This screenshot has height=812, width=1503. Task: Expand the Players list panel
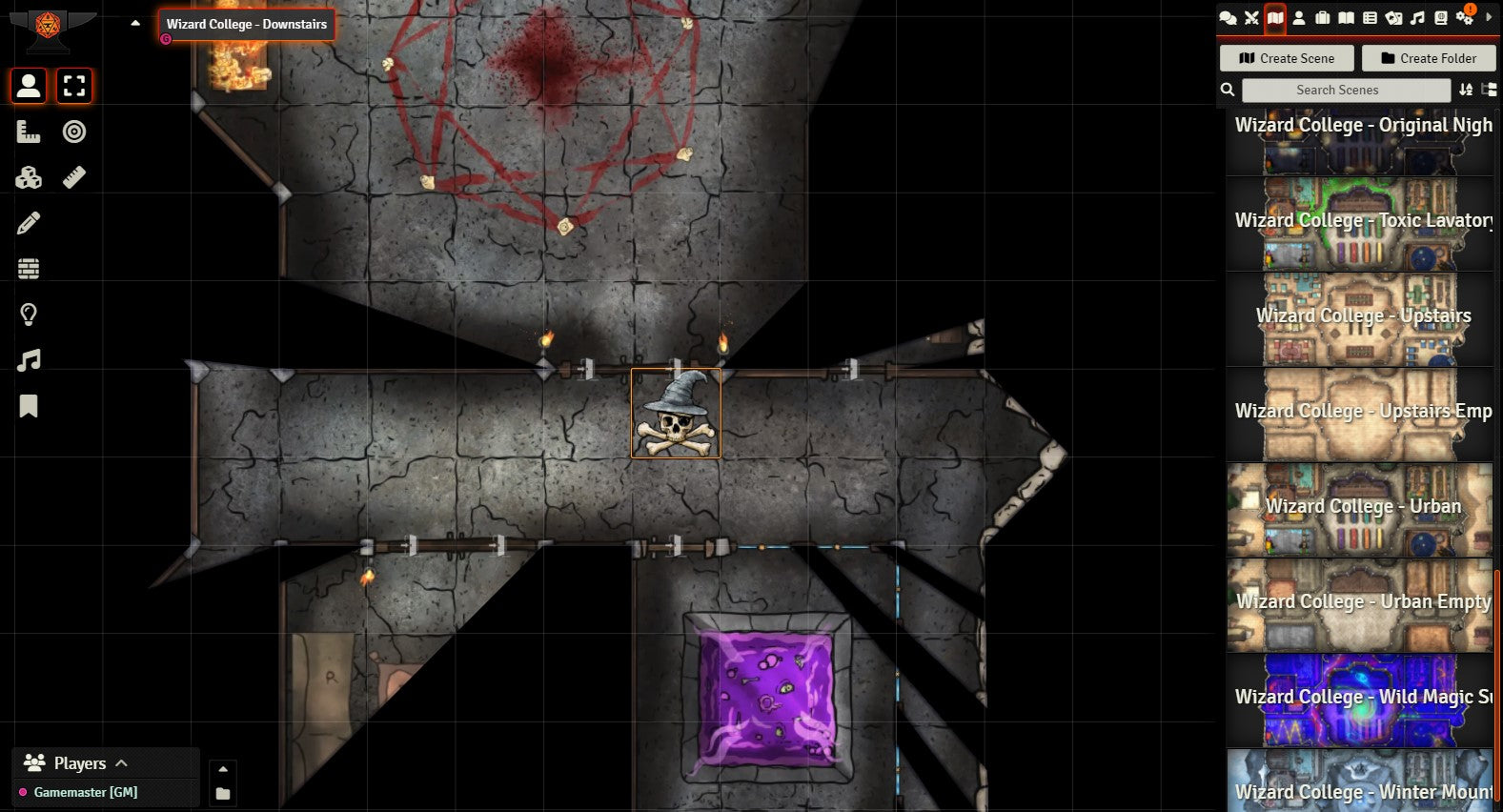point(121,763)
